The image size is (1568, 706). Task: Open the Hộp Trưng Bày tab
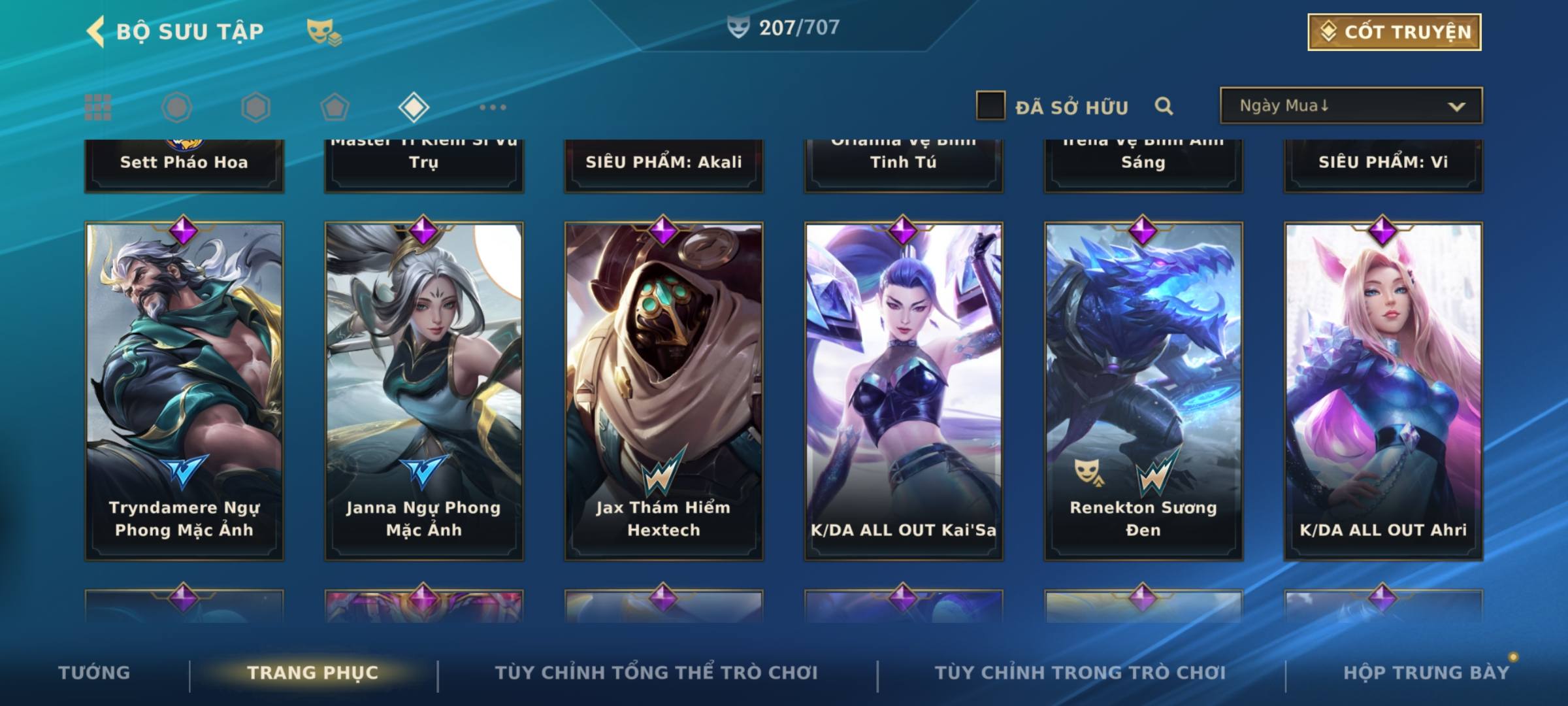pos(1426,673)
